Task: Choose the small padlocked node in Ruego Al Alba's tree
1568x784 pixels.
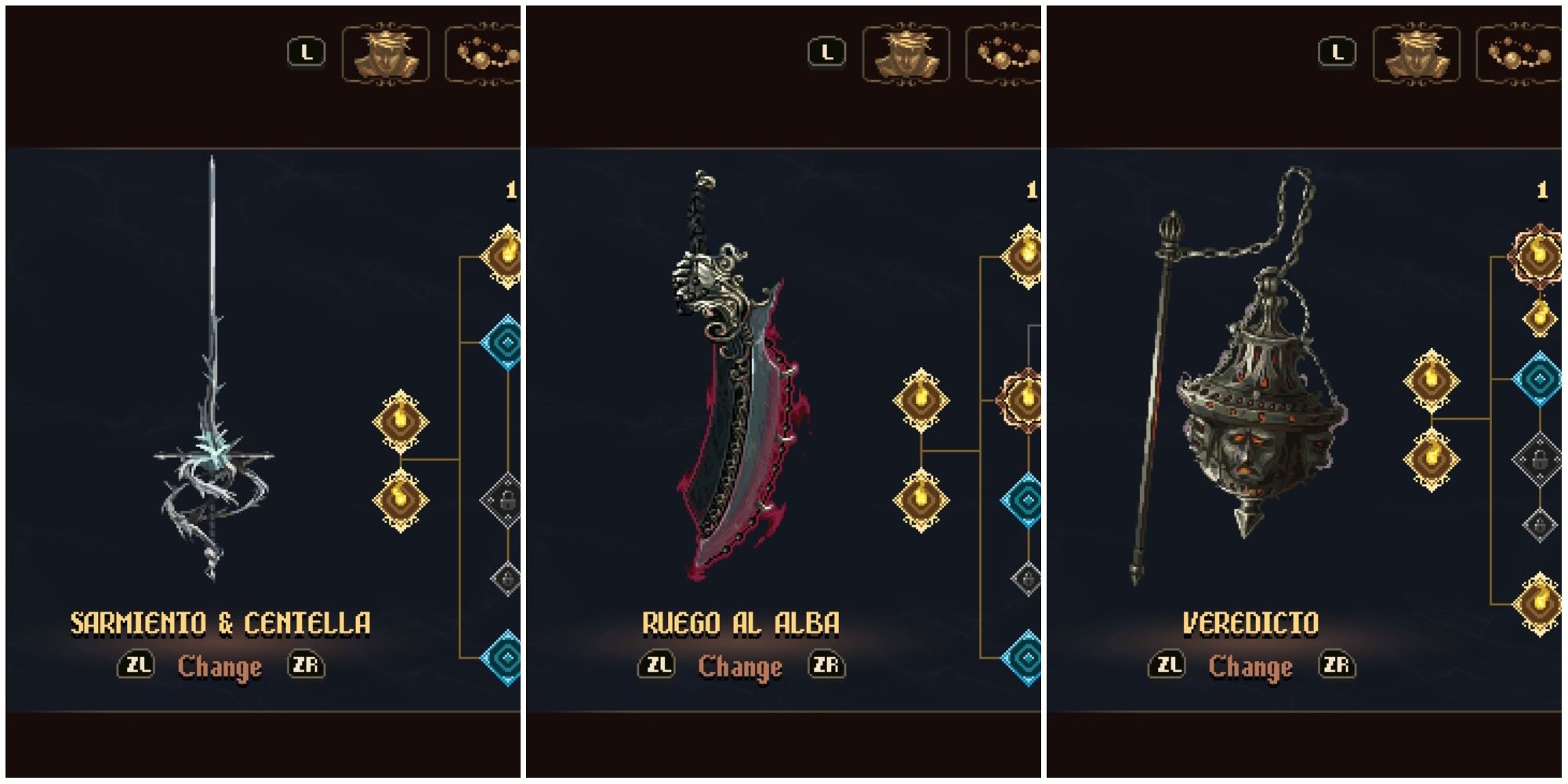Action: tap(1027, 579)
